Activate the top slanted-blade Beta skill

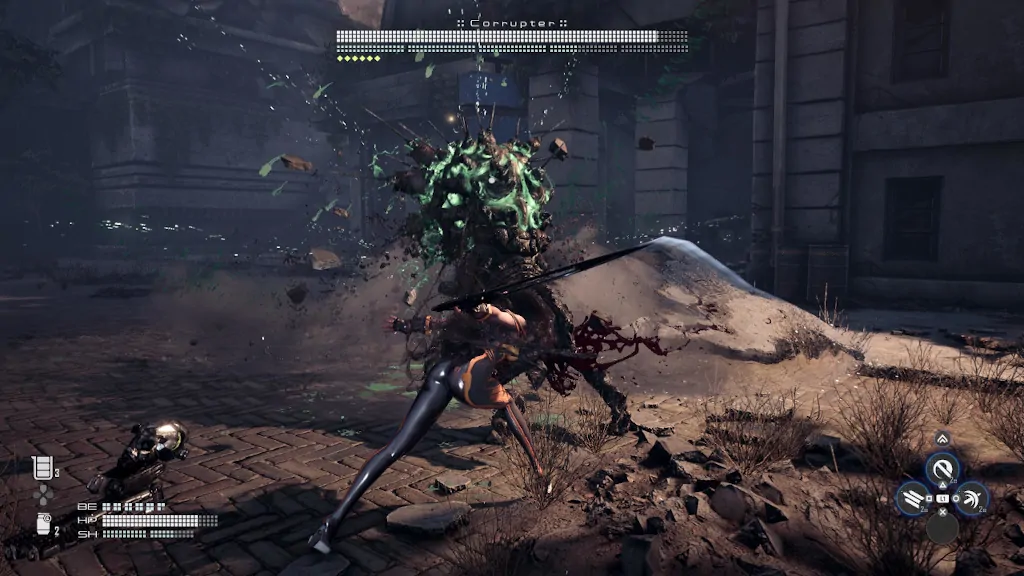click(941, 468)
